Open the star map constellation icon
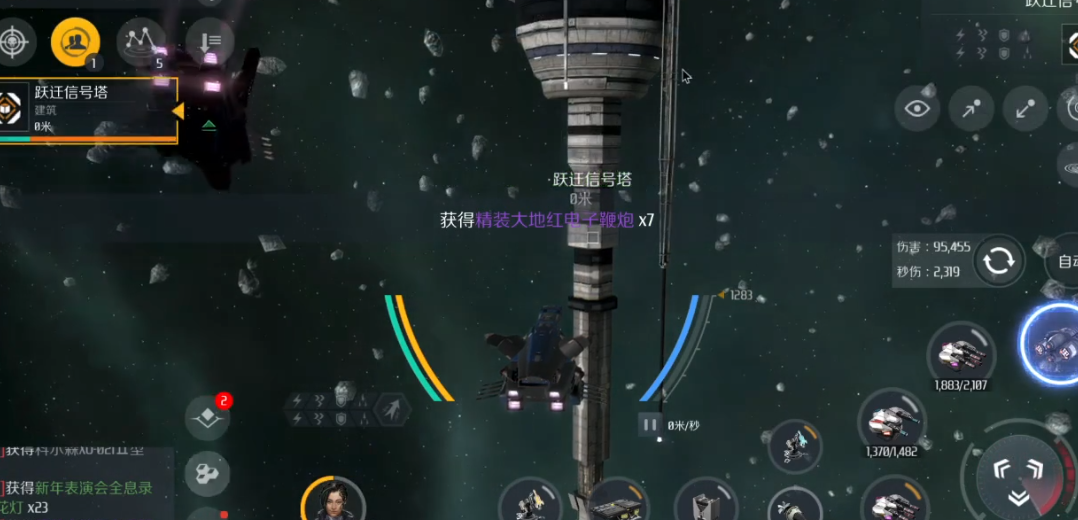This screenshot has width=1078, height=520. tap(141, 42)
